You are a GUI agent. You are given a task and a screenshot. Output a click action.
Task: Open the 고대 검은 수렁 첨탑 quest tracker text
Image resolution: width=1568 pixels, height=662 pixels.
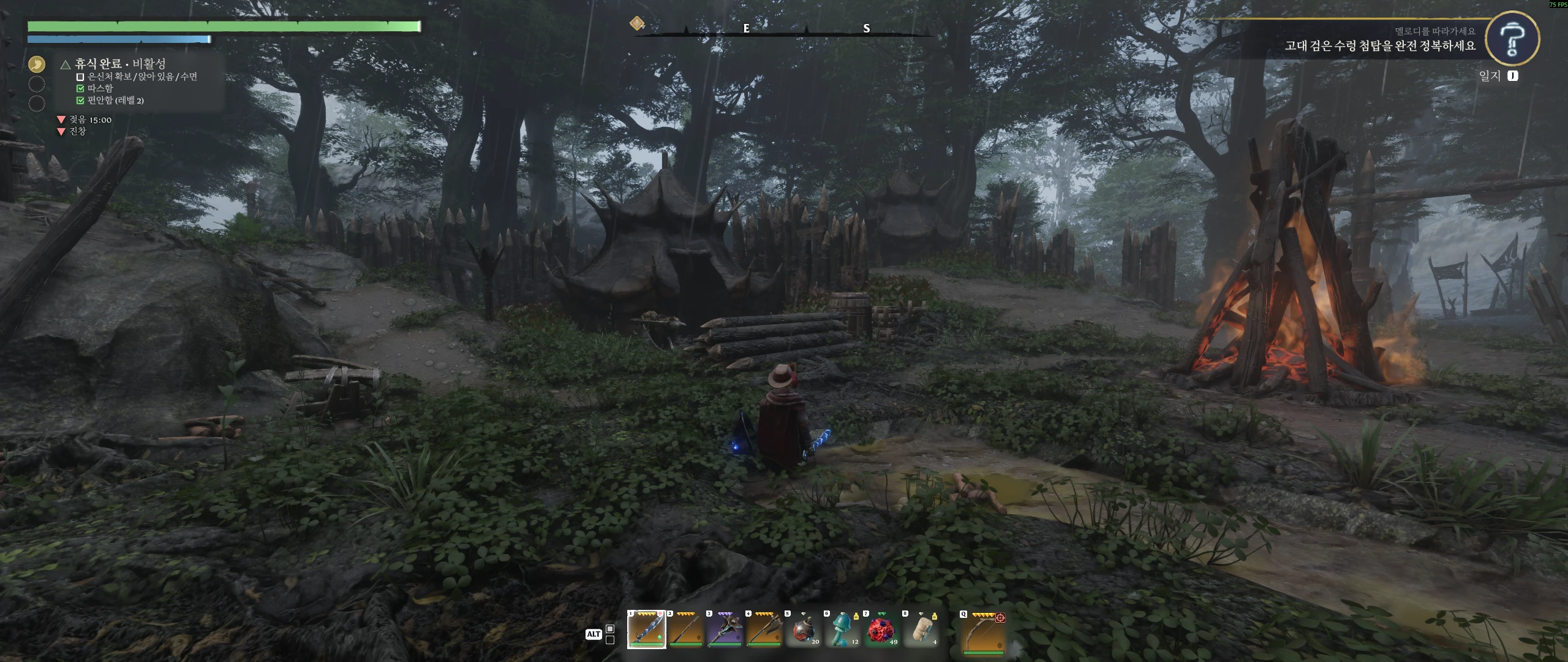click(1379, 46)
